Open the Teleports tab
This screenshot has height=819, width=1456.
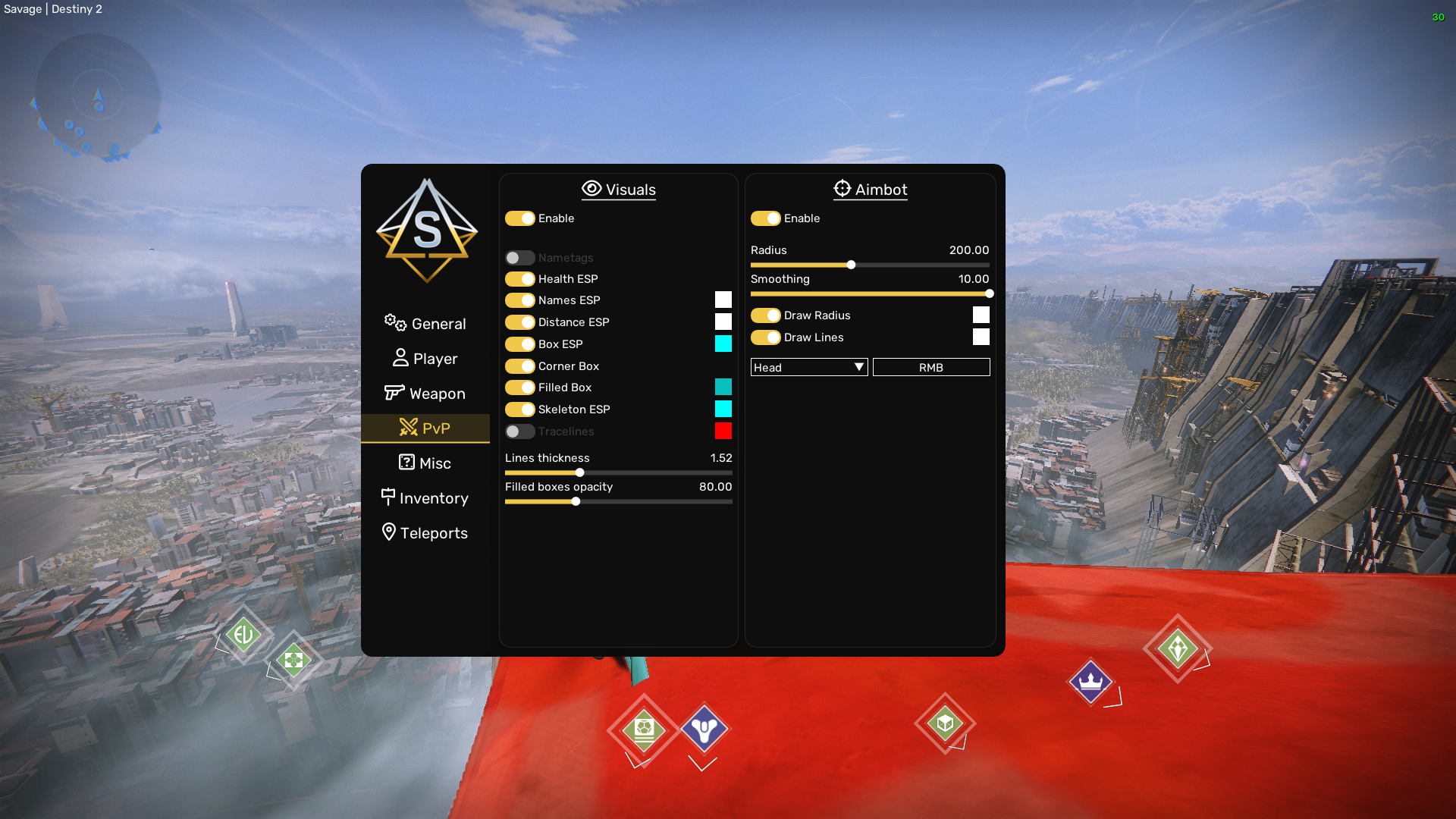(x=425, y=533)
